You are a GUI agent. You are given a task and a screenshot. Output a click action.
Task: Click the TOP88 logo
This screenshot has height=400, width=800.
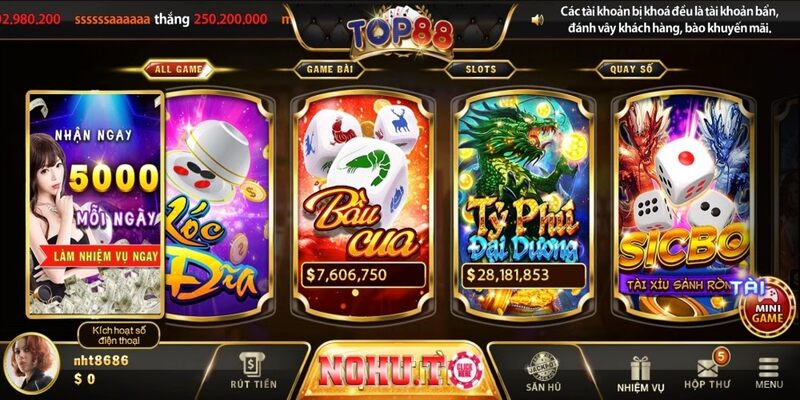[400, 30]
